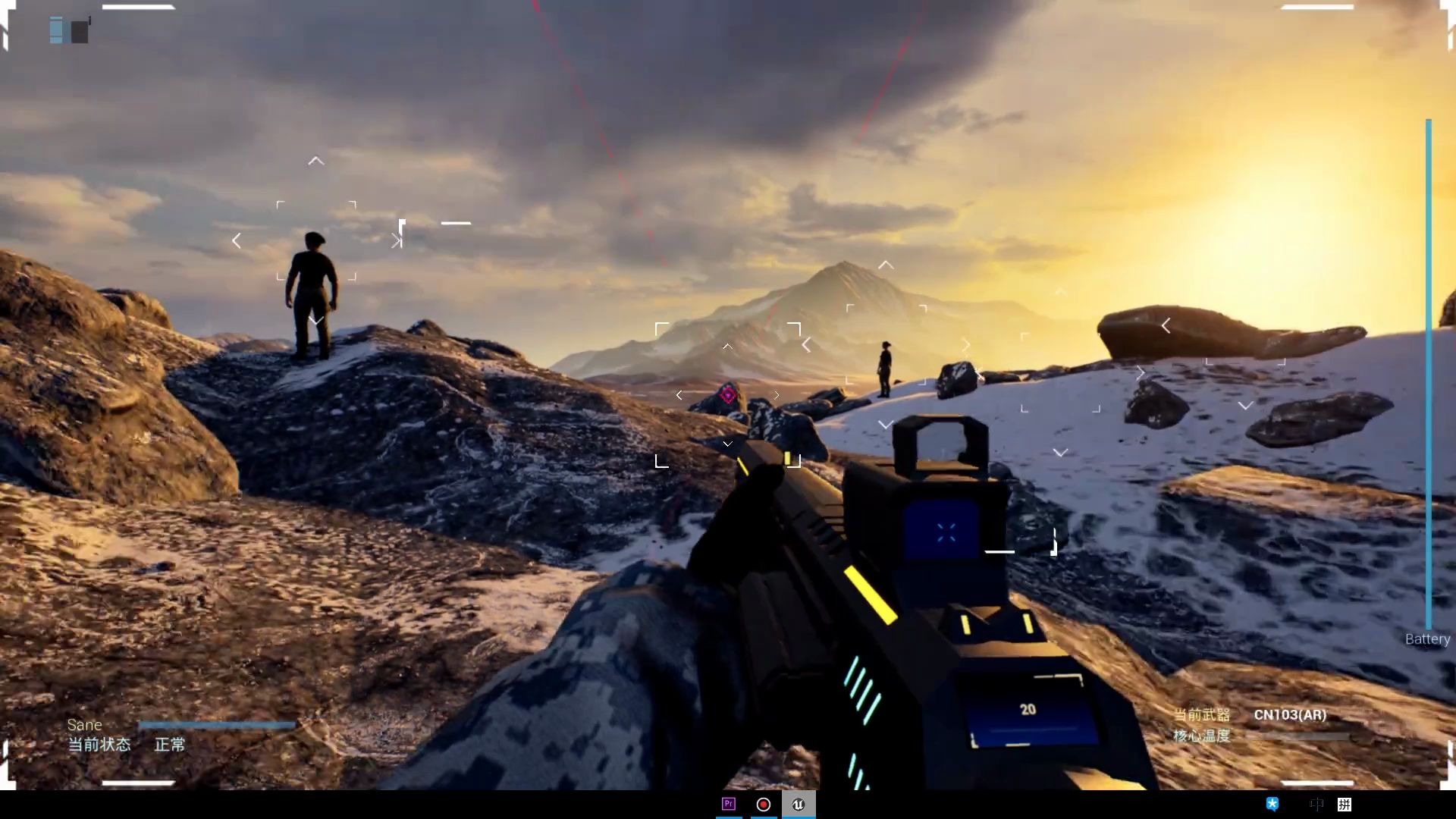Click the blue panel icon in the HUD corner
The height and width of the screenshot is (819, 1456).
click(56, 30)
